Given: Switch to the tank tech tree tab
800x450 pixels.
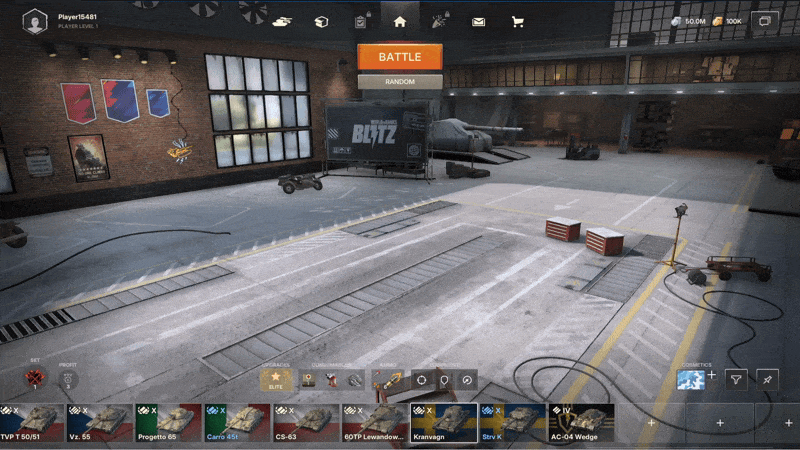Looking at the screenshot, I should point(282,20).
